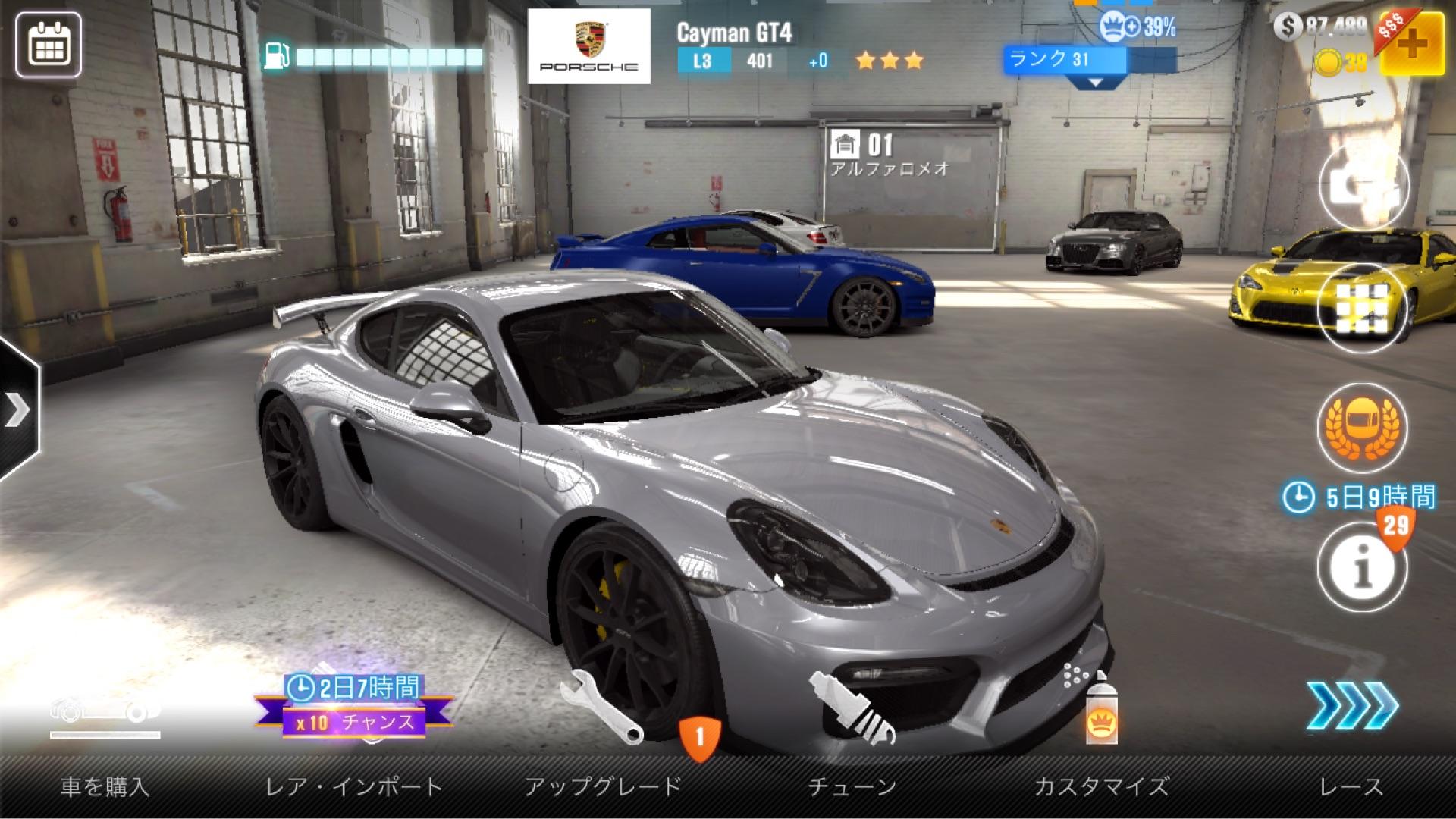
Task: Tap the thumbs-up social button
Action: pyautogui.click(x=1362, y=184)
